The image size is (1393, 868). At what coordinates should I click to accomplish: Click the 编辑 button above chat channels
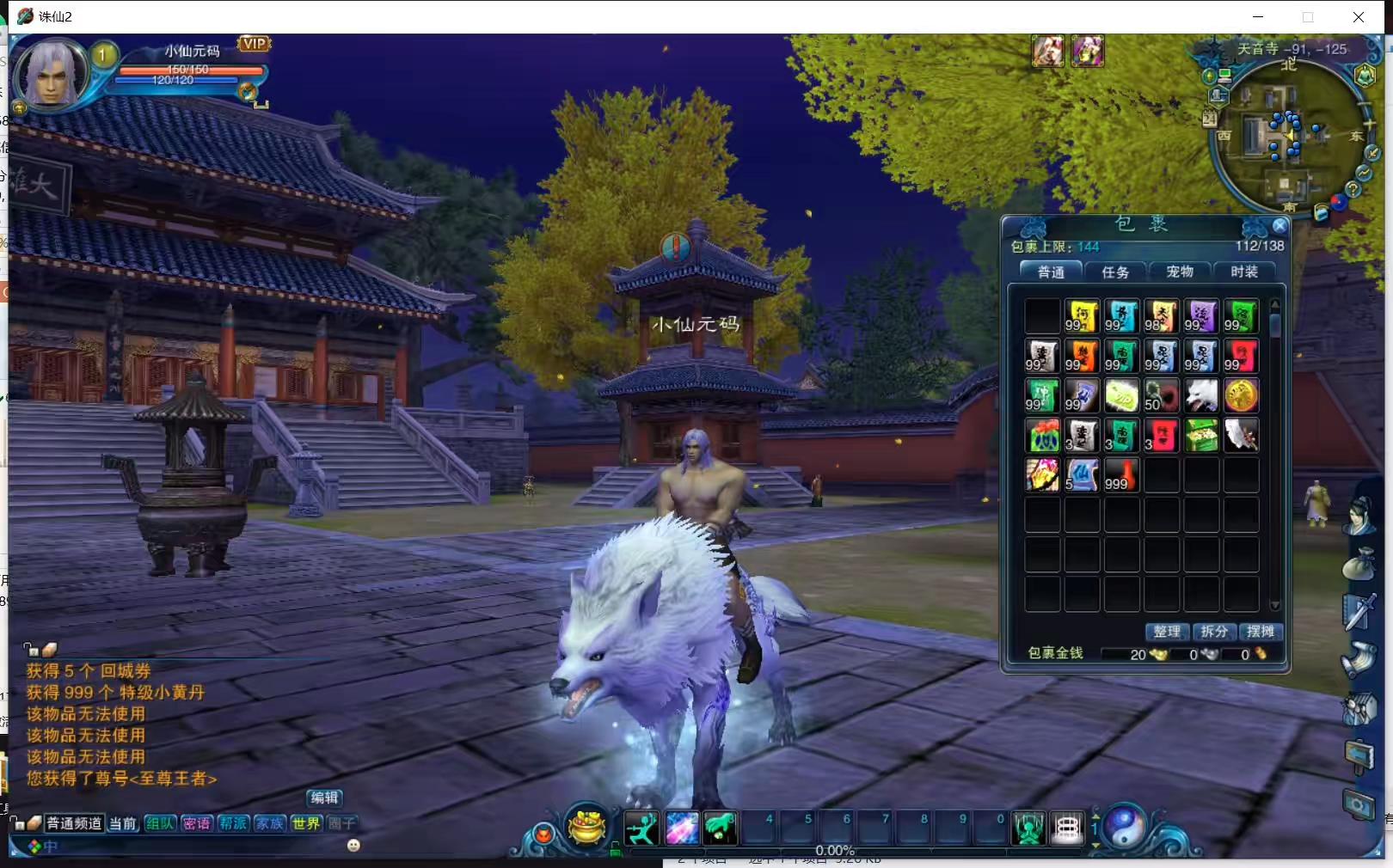tap(324, 798)
